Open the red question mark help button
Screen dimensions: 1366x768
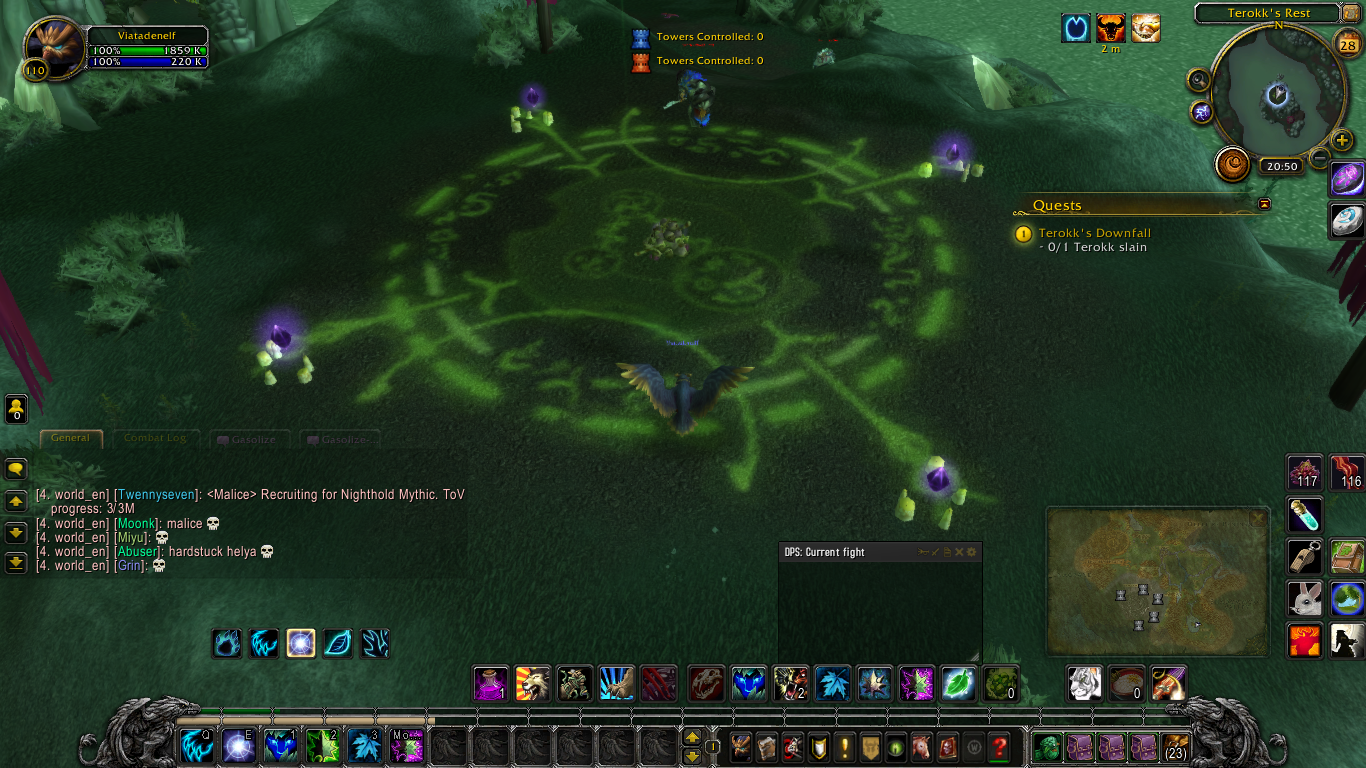pyautogui.click(x=998, y=746)
